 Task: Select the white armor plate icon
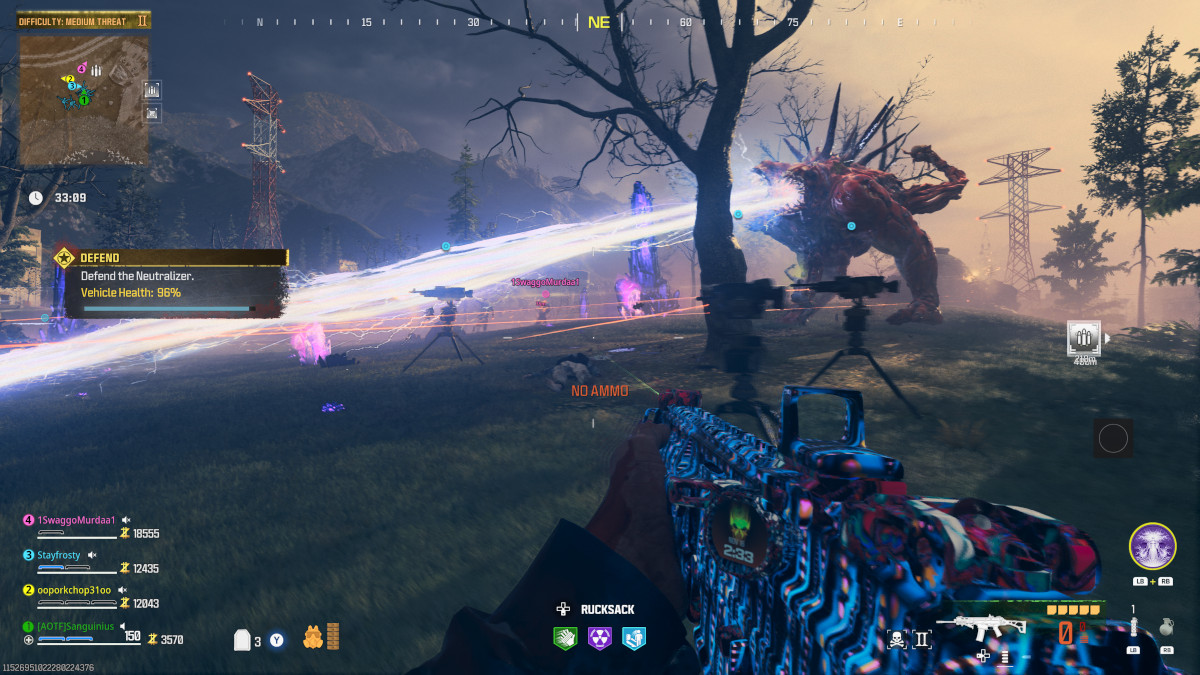pos(242,640)
